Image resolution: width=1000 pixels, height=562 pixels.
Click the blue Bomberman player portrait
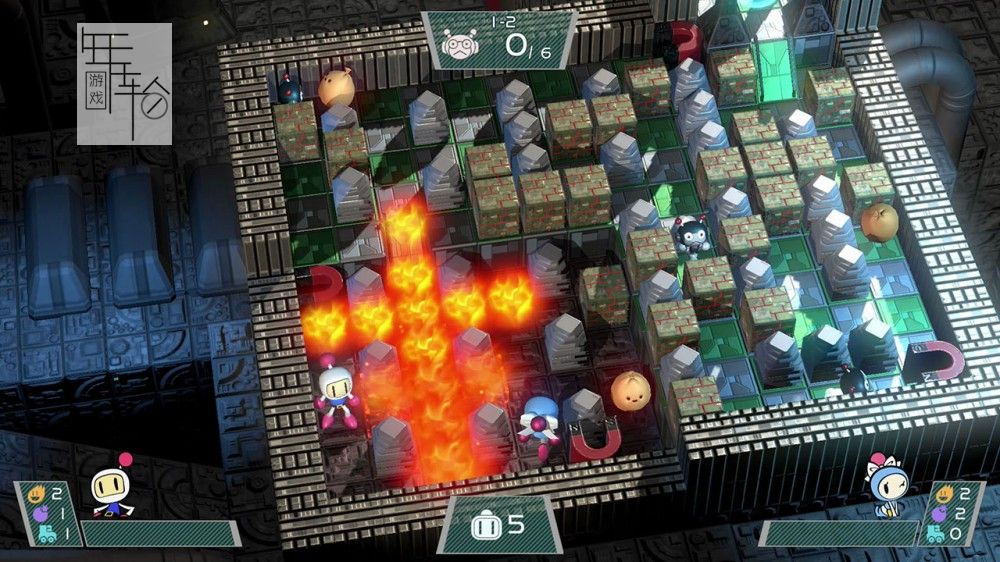click(x=887, y=487)
